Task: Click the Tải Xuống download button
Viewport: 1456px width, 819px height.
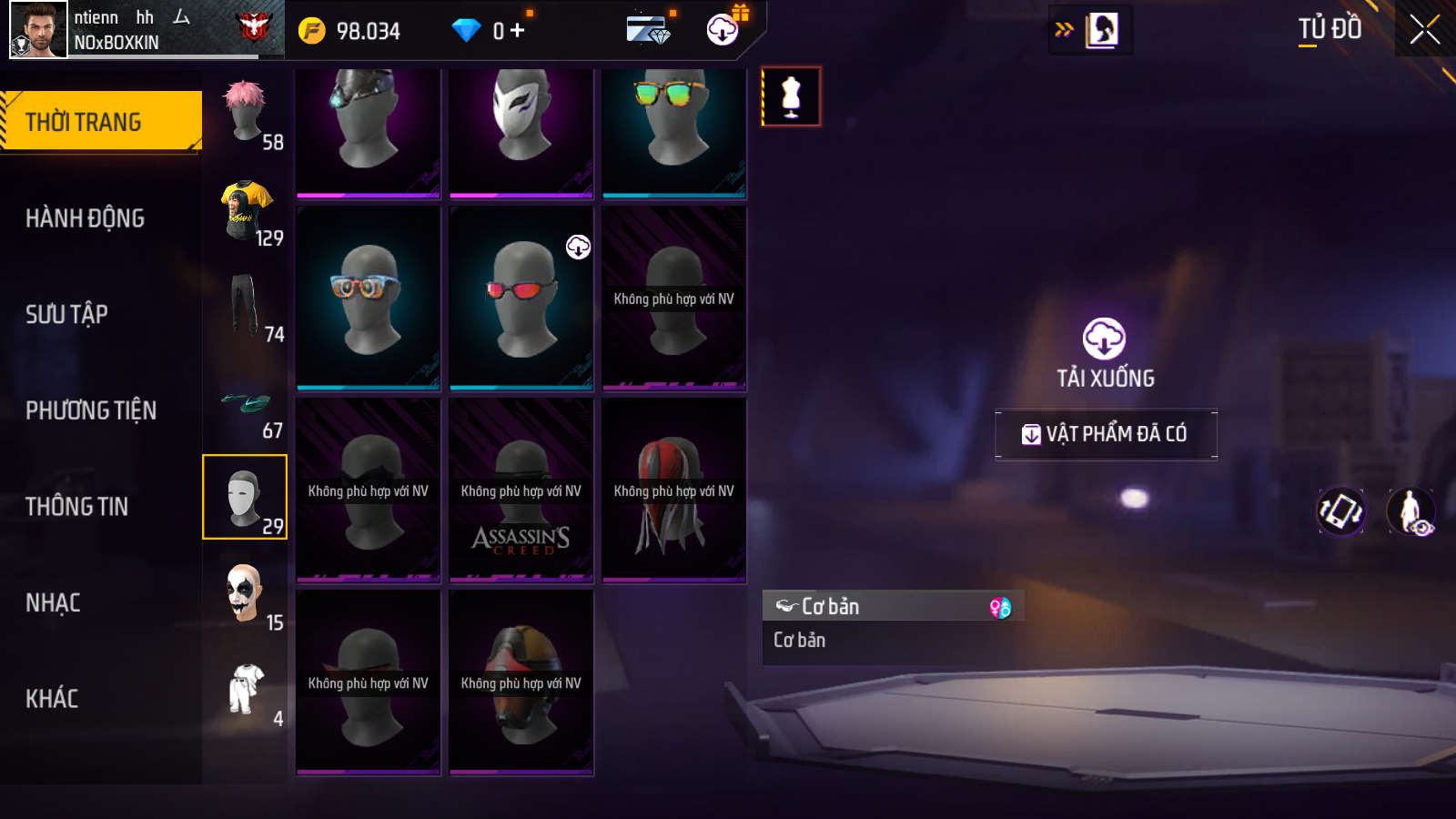Action: (x=1105, y=353)
